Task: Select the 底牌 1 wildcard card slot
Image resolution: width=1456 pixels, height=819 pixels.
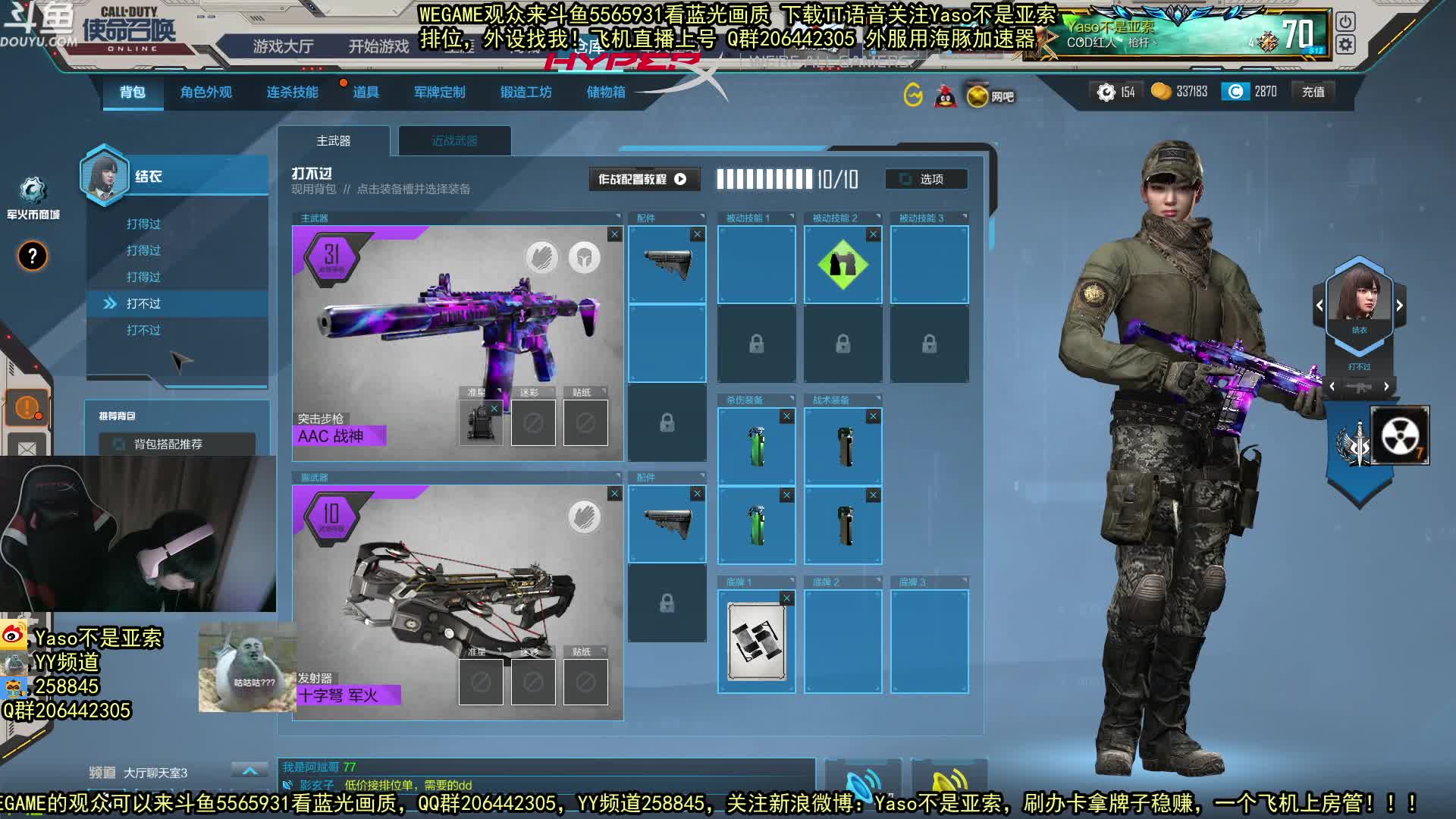Action: coord(756,642)
